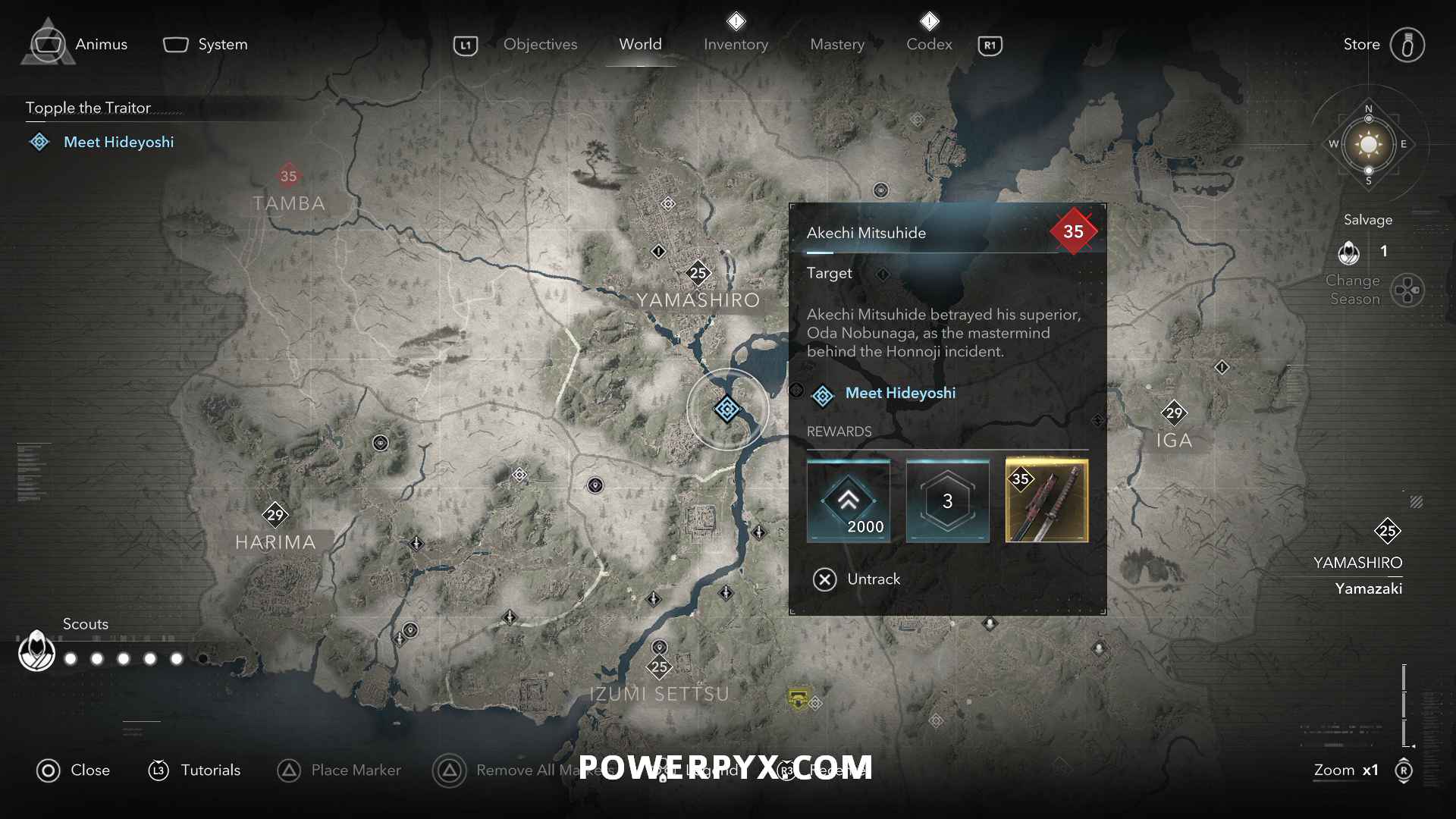Switch to the Inventory tab
Viewport: 1456px width, 819px height.
click(x=736, y=44)
